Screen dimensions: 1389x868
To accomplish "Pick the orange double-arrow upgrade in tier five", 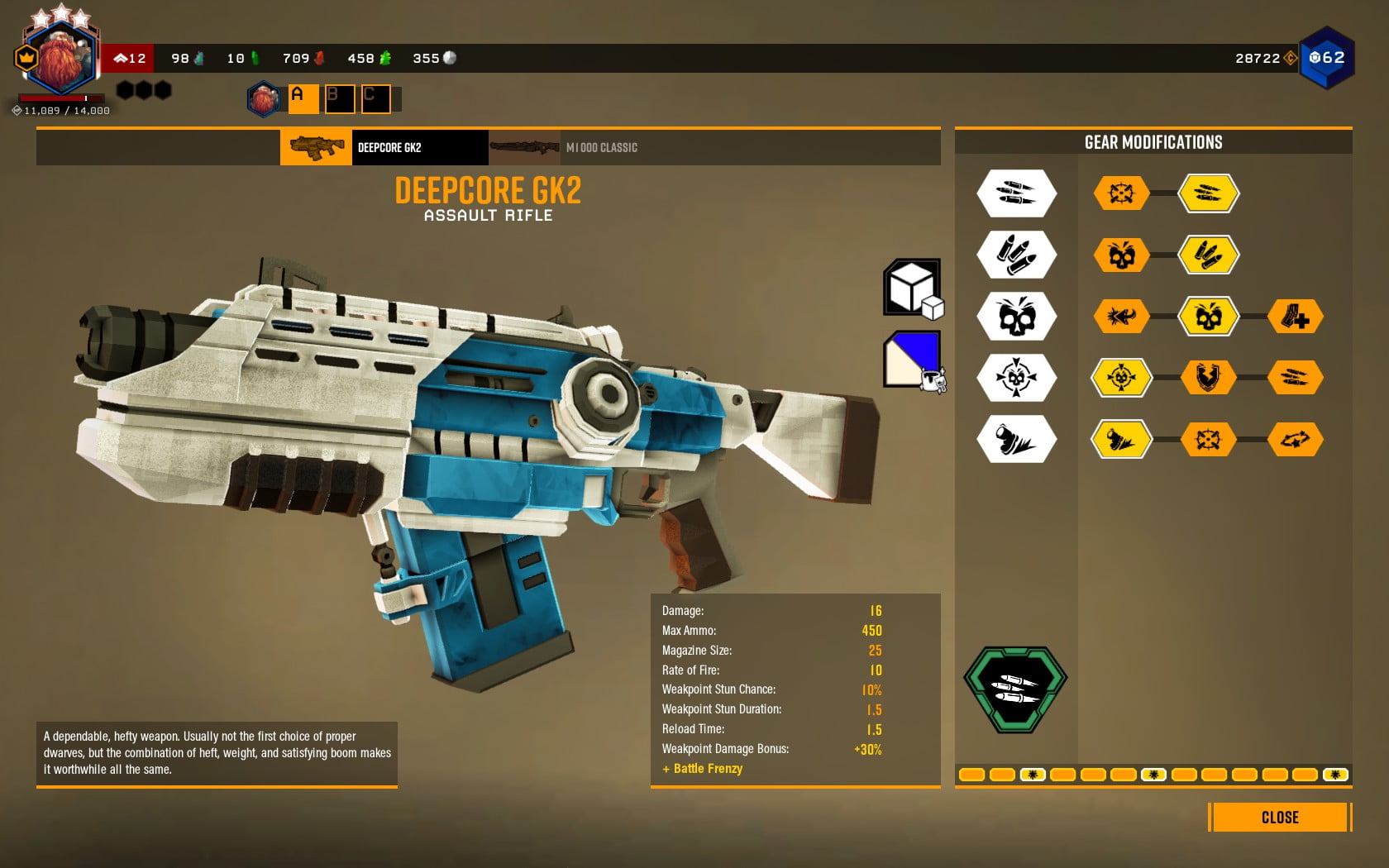I will tap(1295, 439).
